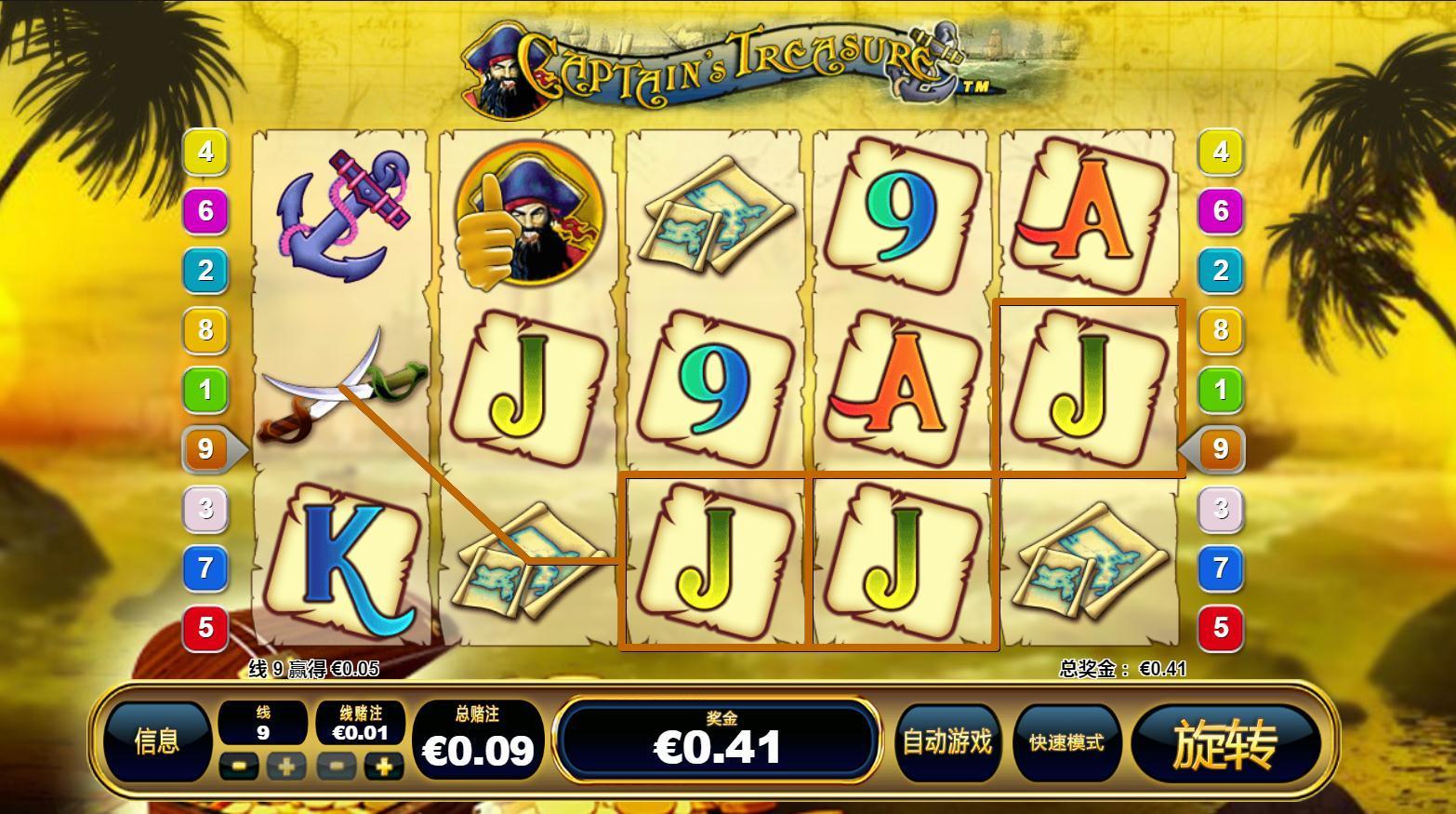
Task: Activate payline 1 on the left side
Action: tap(205, 389)
